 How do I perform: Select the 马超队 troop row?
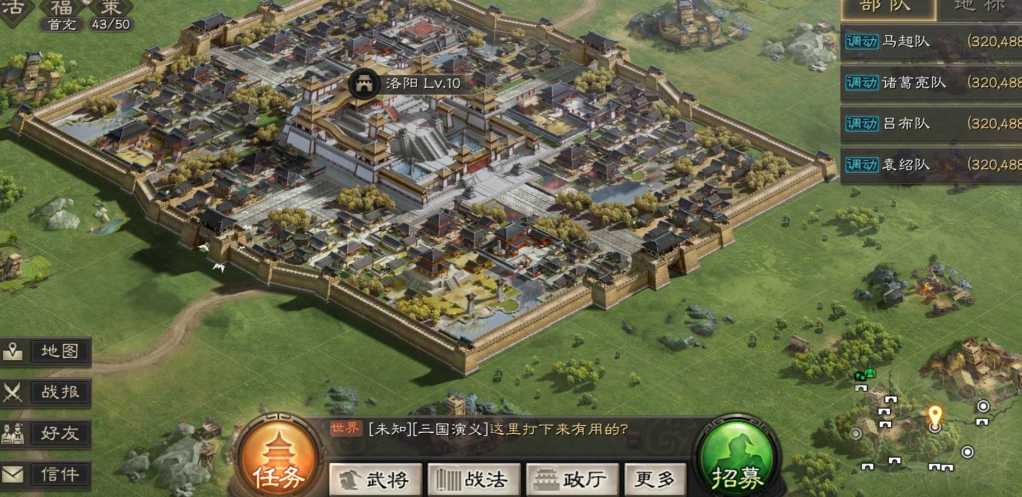click(x=930, y=41)
